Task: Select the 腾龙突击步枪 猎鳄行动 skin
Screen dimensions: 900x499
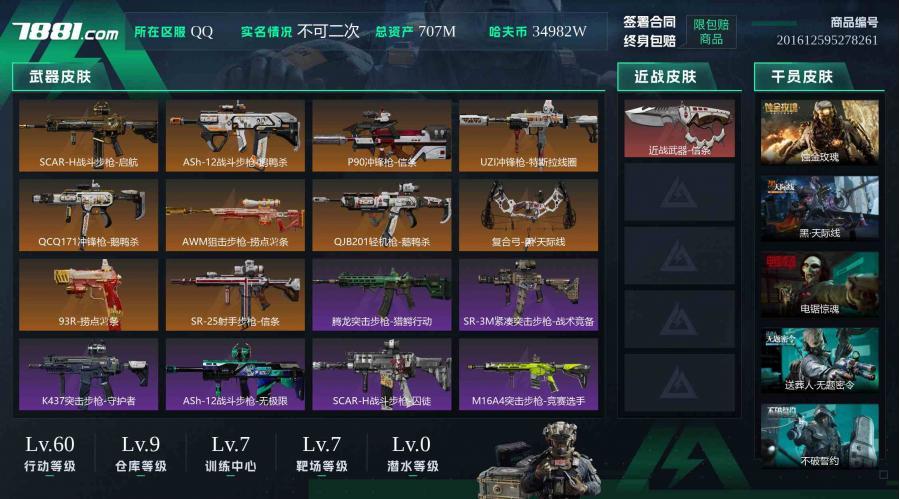Action: point(381,294)
